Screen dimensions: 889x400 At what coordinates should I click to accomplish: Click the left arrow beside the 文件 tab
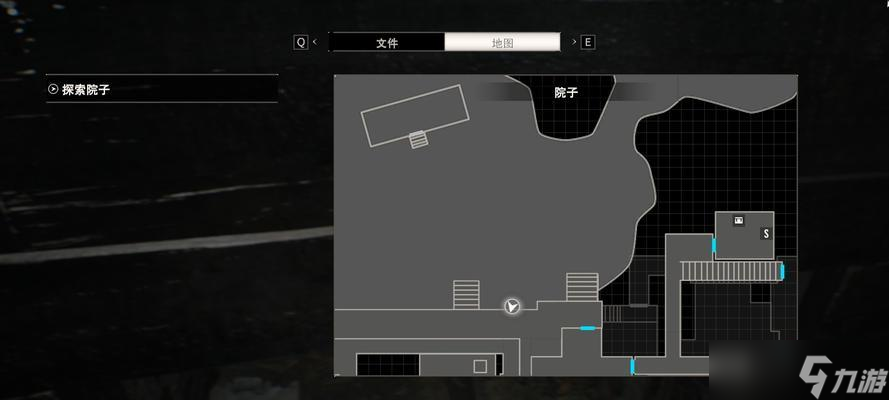tap(315, 42)
